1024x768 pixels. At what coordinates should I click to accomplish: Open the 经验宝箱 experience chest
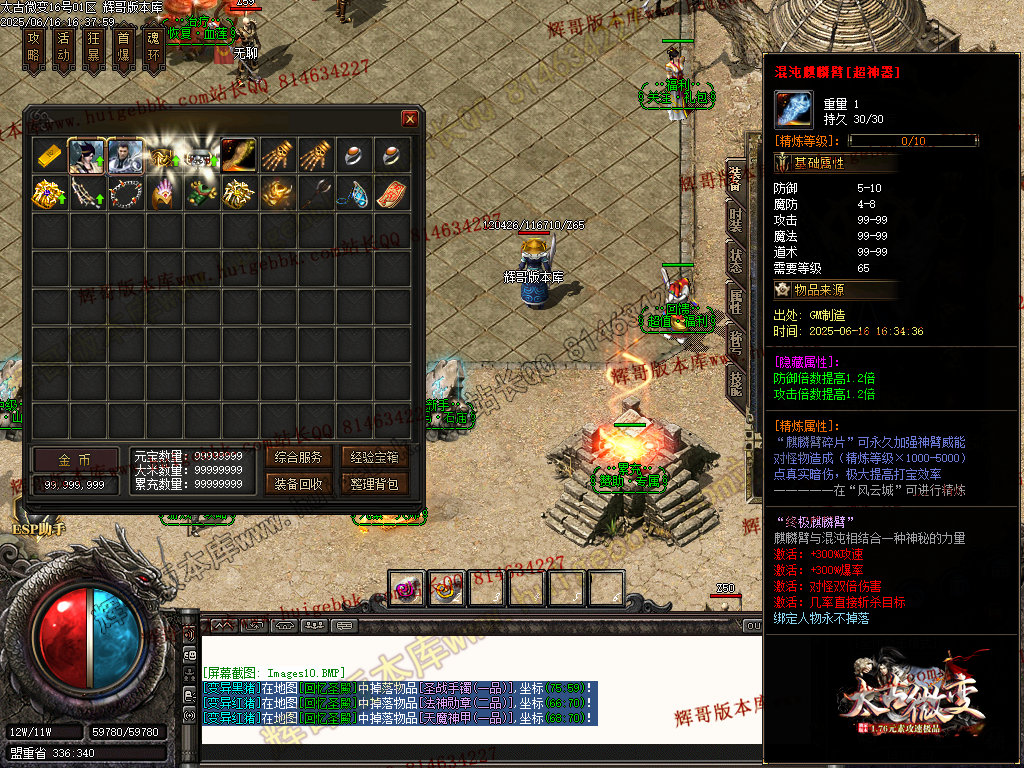[x=375, y=458]
